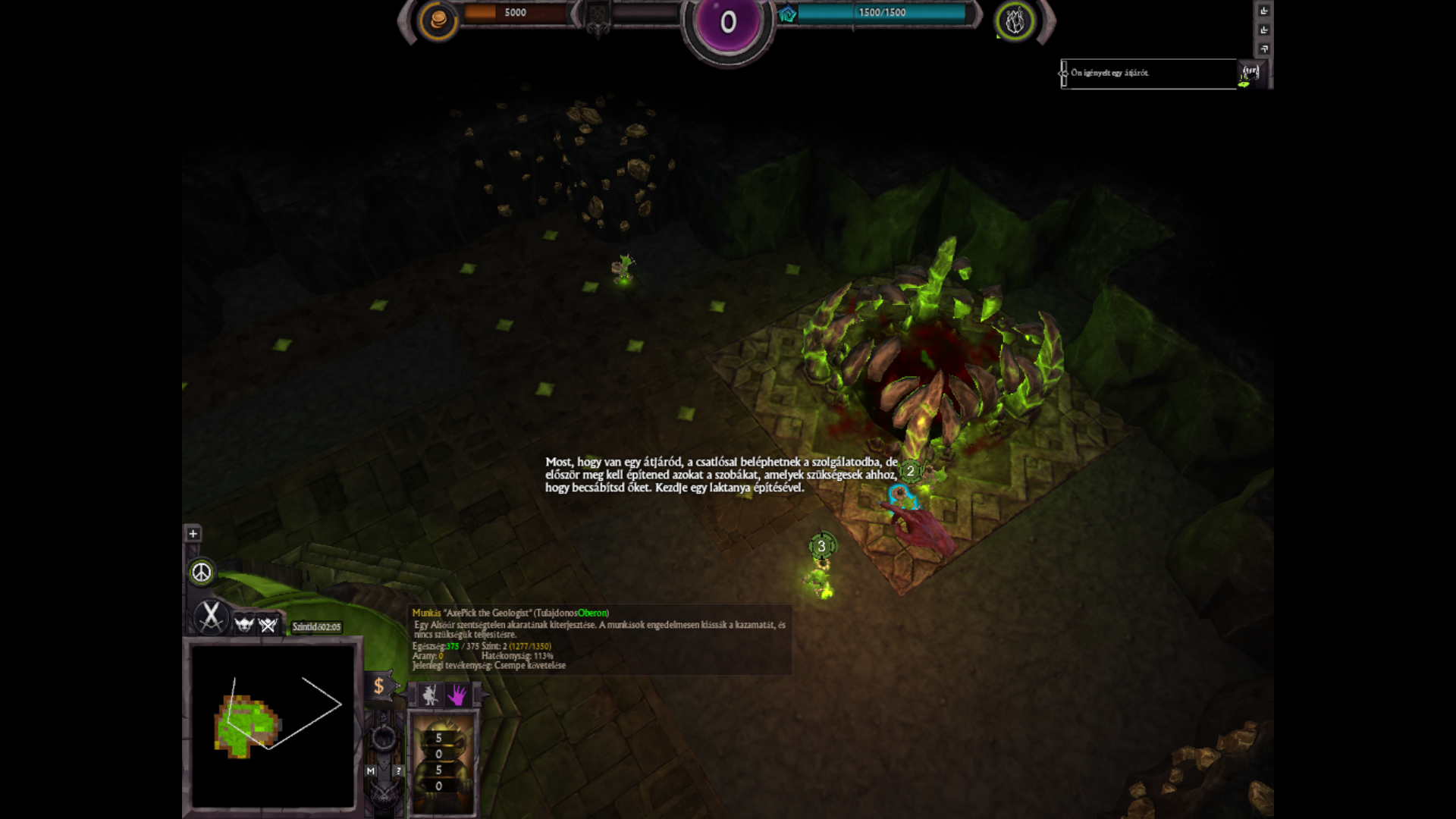Expand the panel with the plus button
This screenshot has width=1456, height=819.
pos(193,534)
